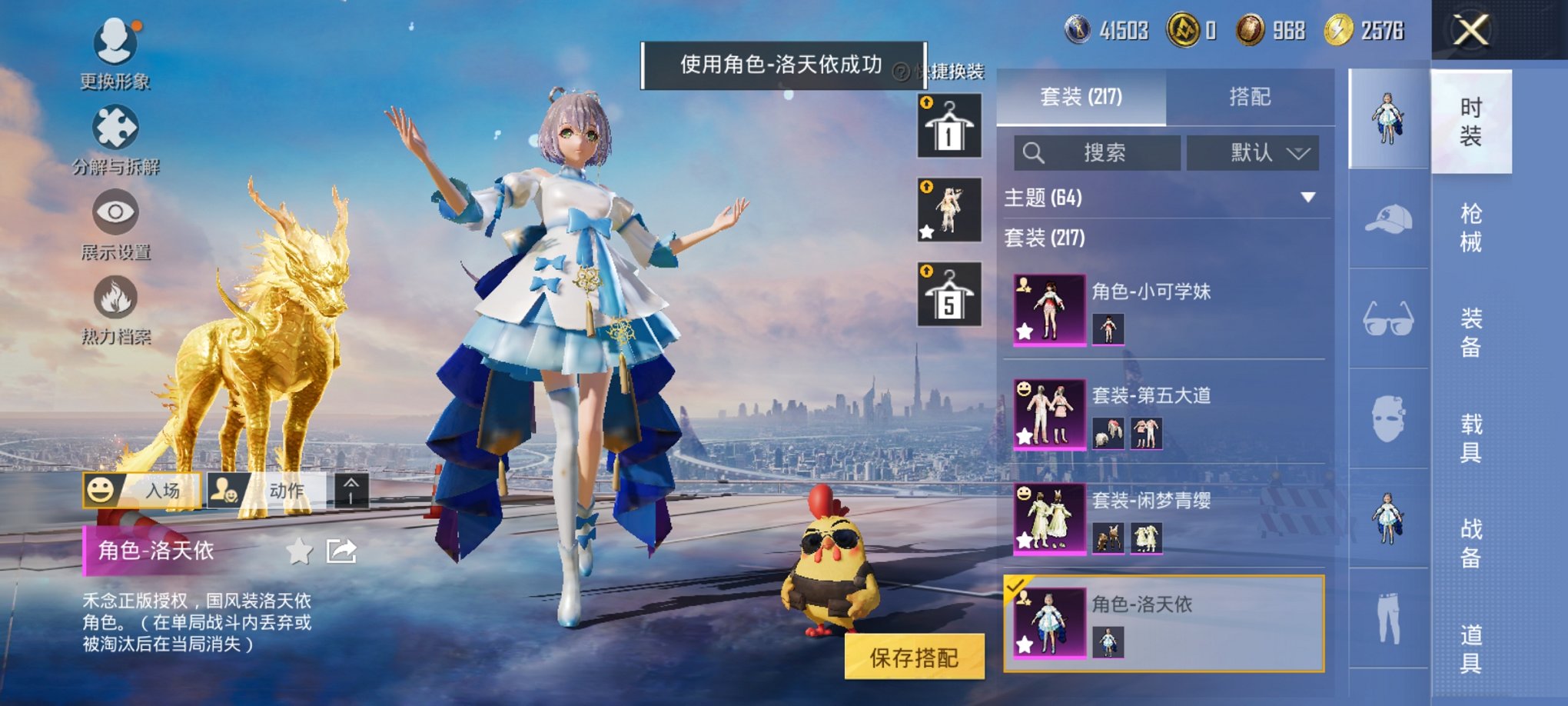
Task: Open 展示设置 with the eye icon
Action: tap(114, 209)
